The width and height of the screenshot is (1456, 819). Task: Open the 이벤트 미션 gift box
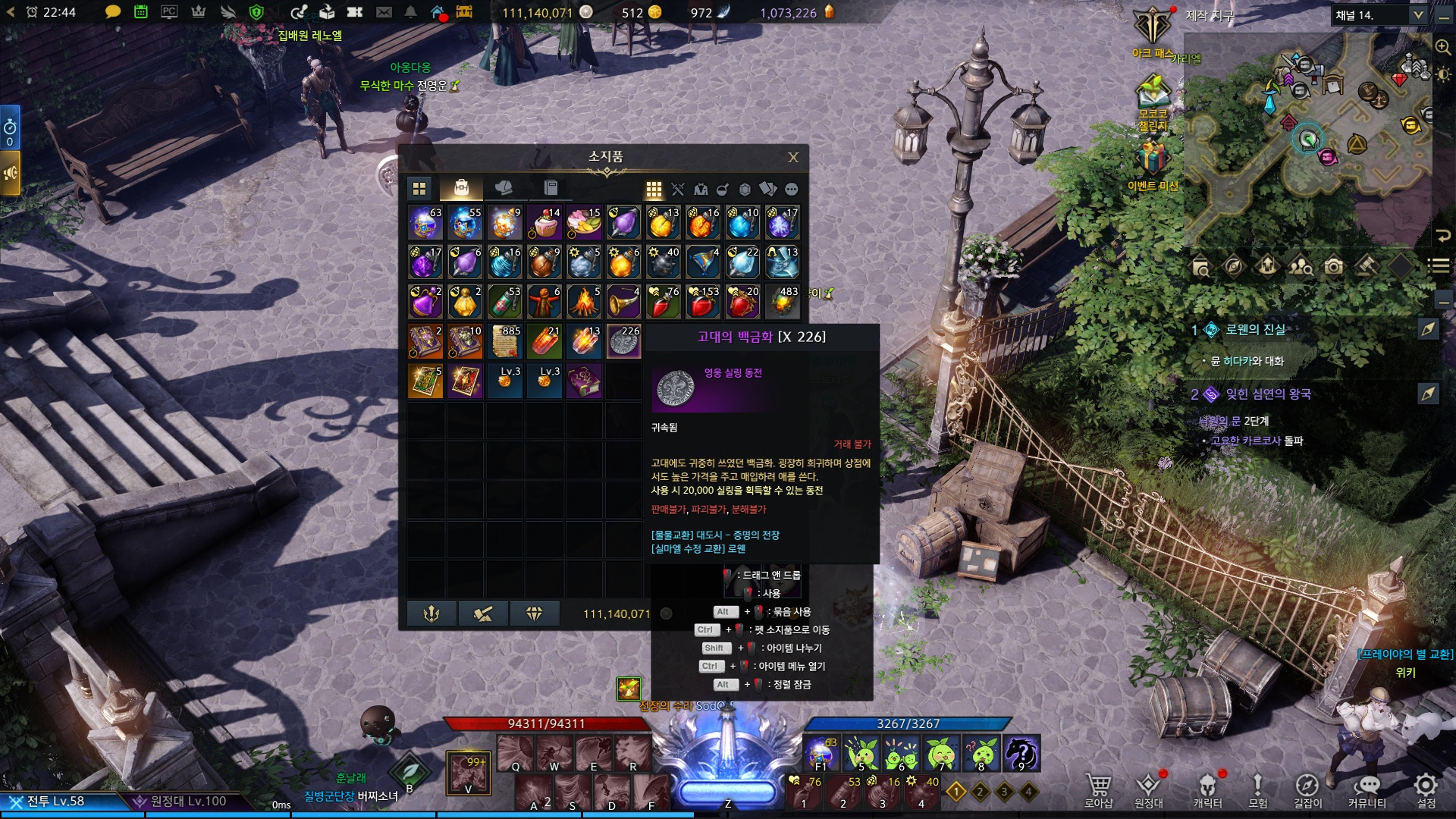(x=1152, y=161)
